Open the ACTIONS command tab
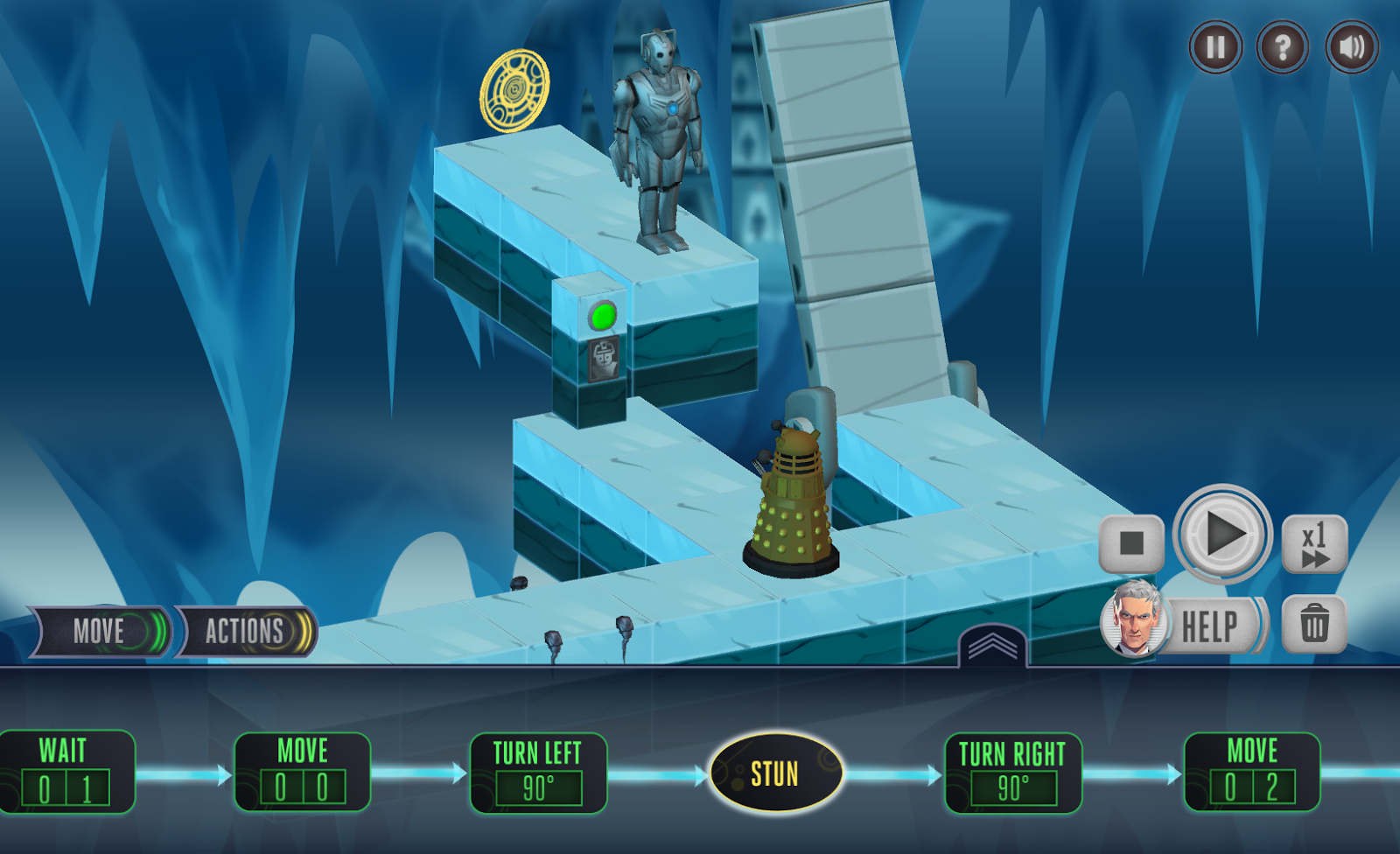 (x=242, y=632)
